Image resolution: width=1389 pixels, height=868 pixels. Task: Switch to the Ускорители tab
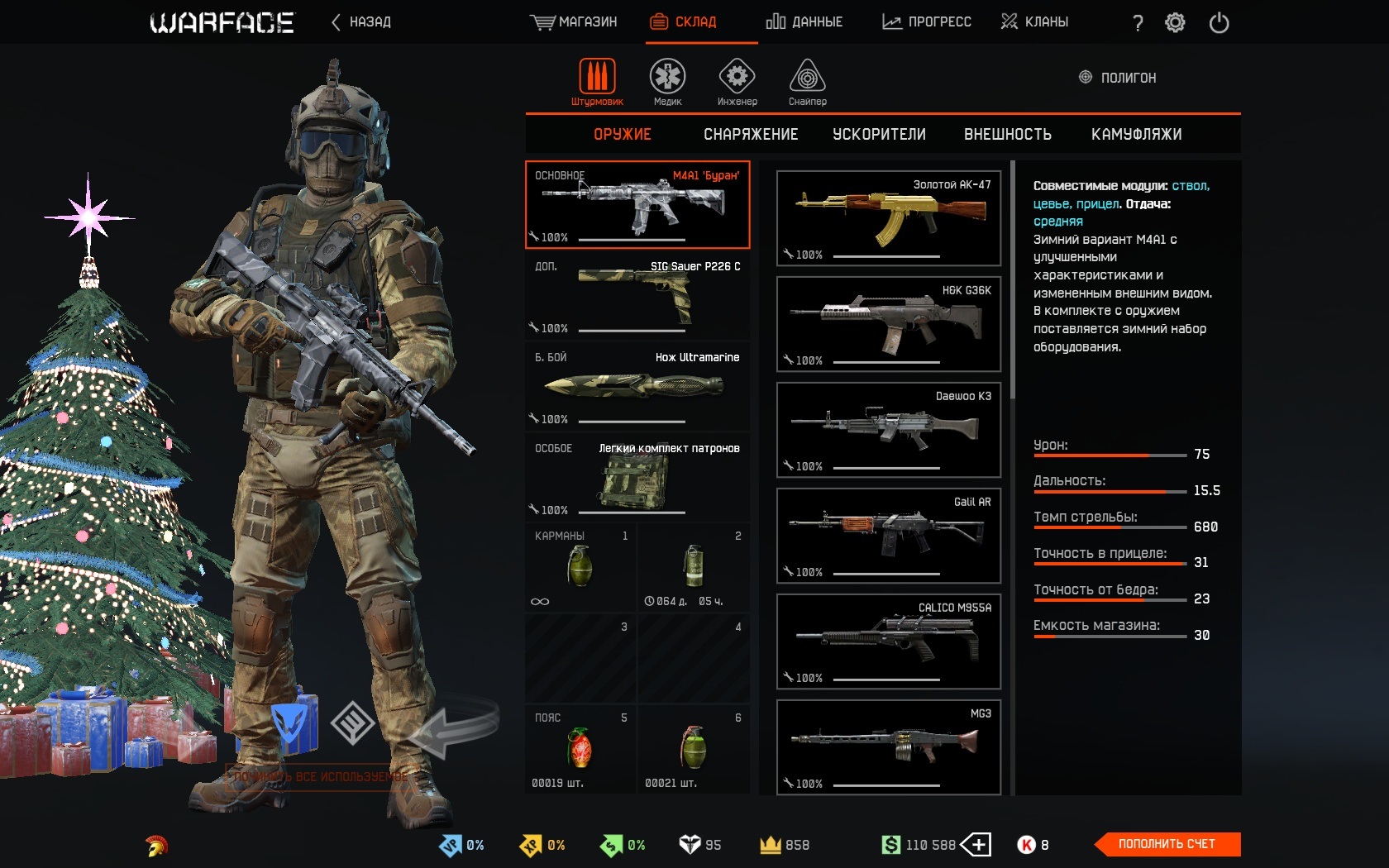pos(879,135)
